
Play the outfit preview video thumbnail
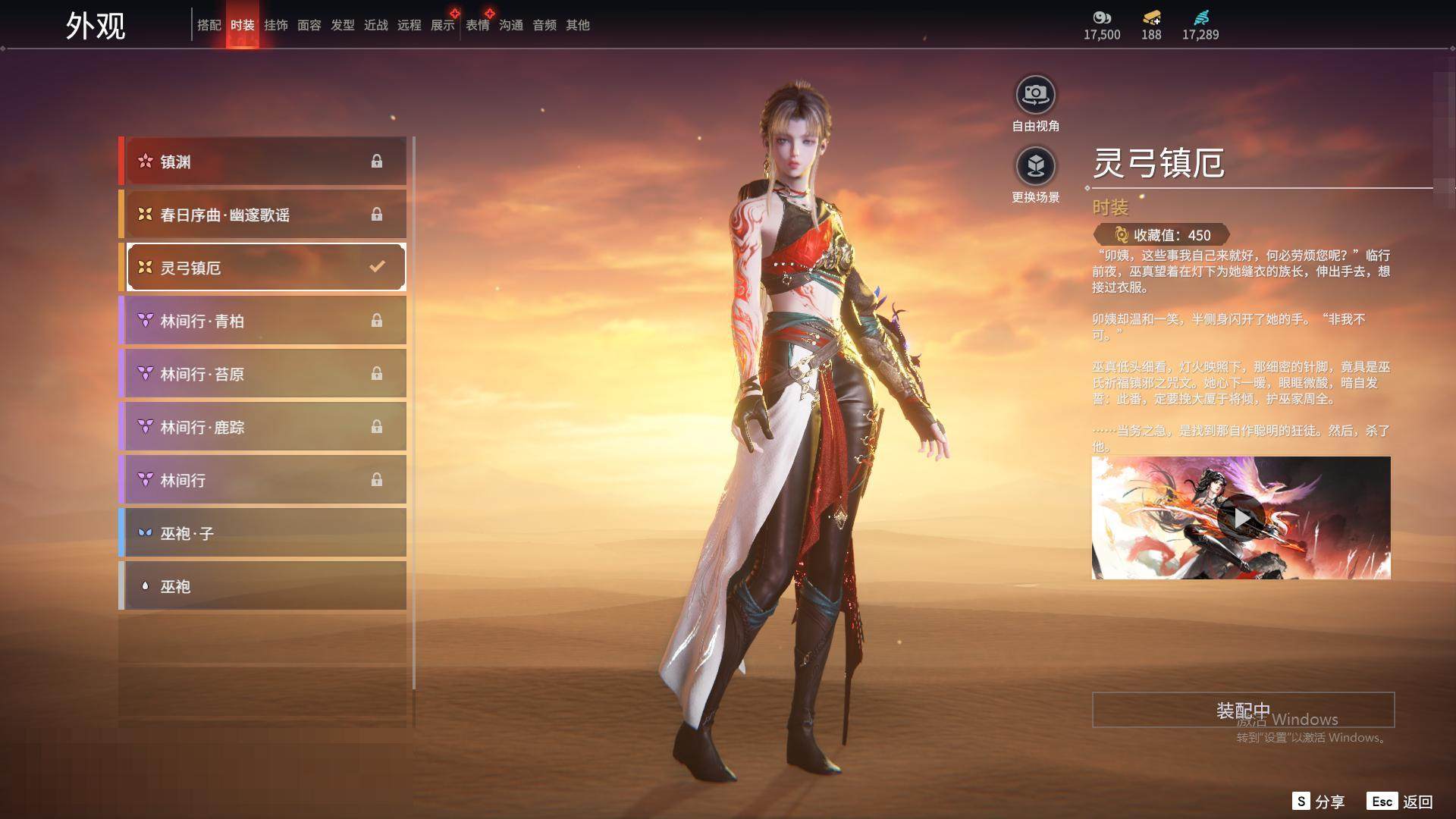pos(1241,518)
